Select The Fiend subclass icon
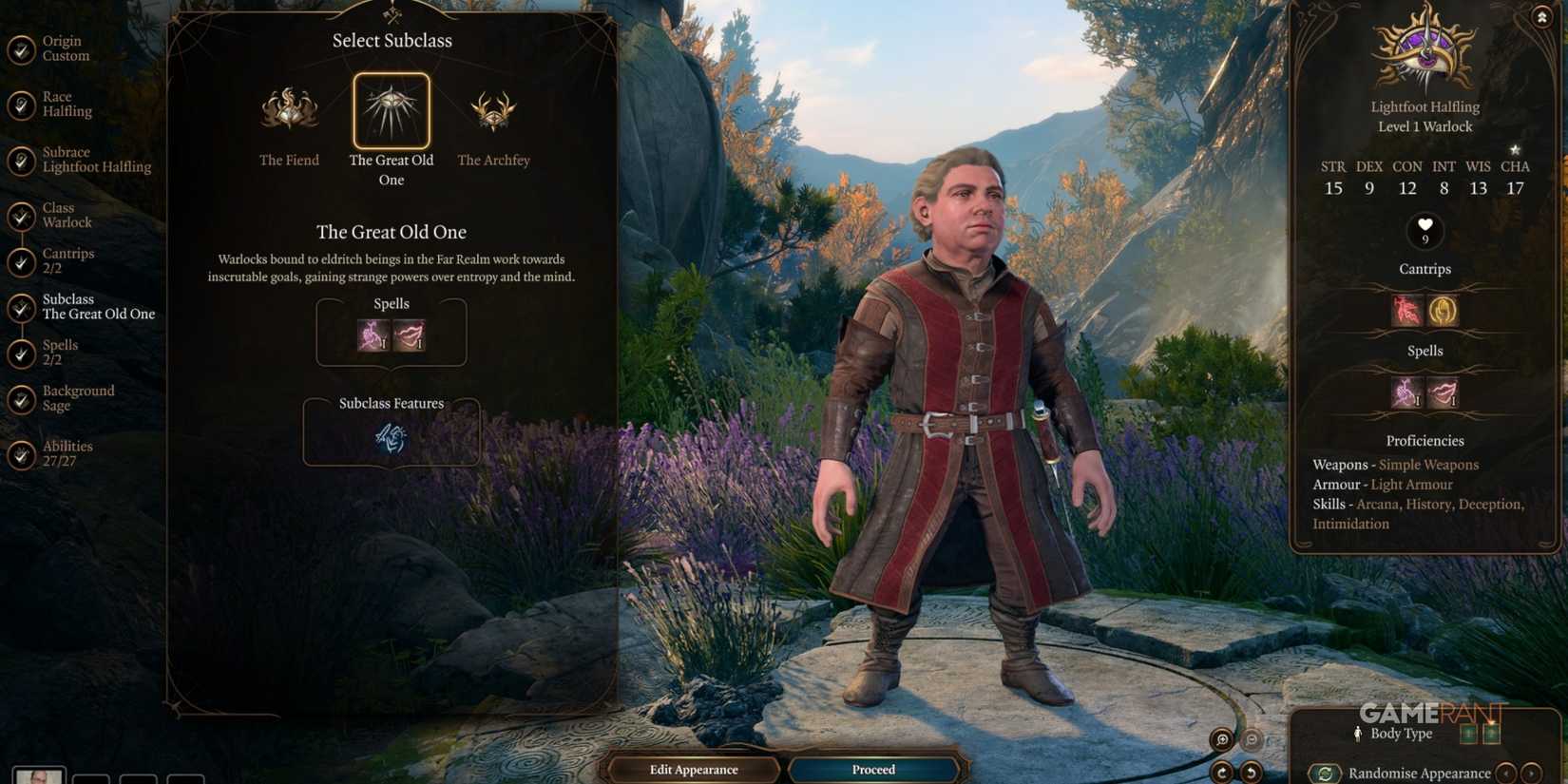Viewport: 1568px width, 784px height. (289, 111)
